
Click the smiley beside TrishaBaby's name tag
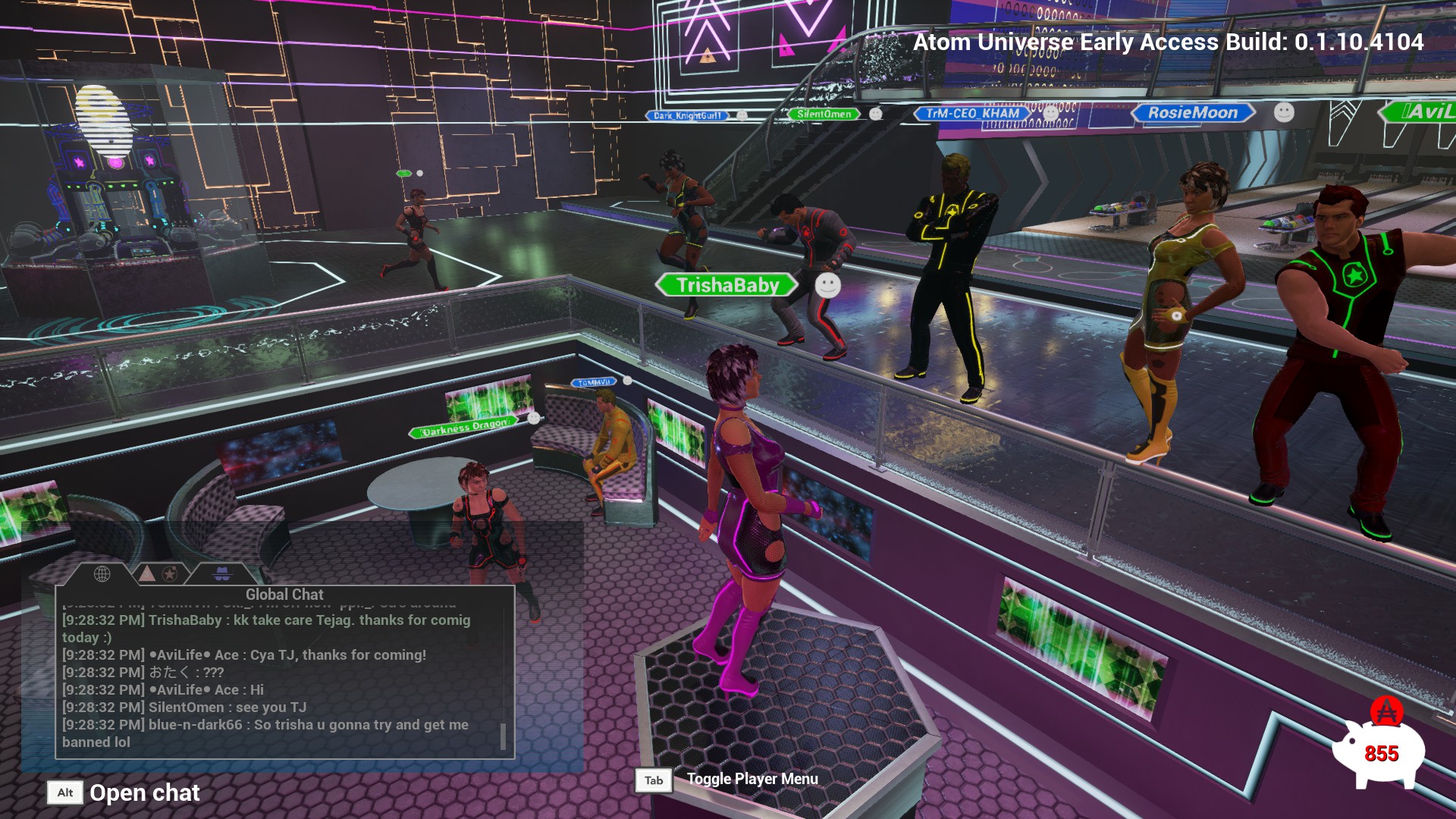tap(827, 285)
